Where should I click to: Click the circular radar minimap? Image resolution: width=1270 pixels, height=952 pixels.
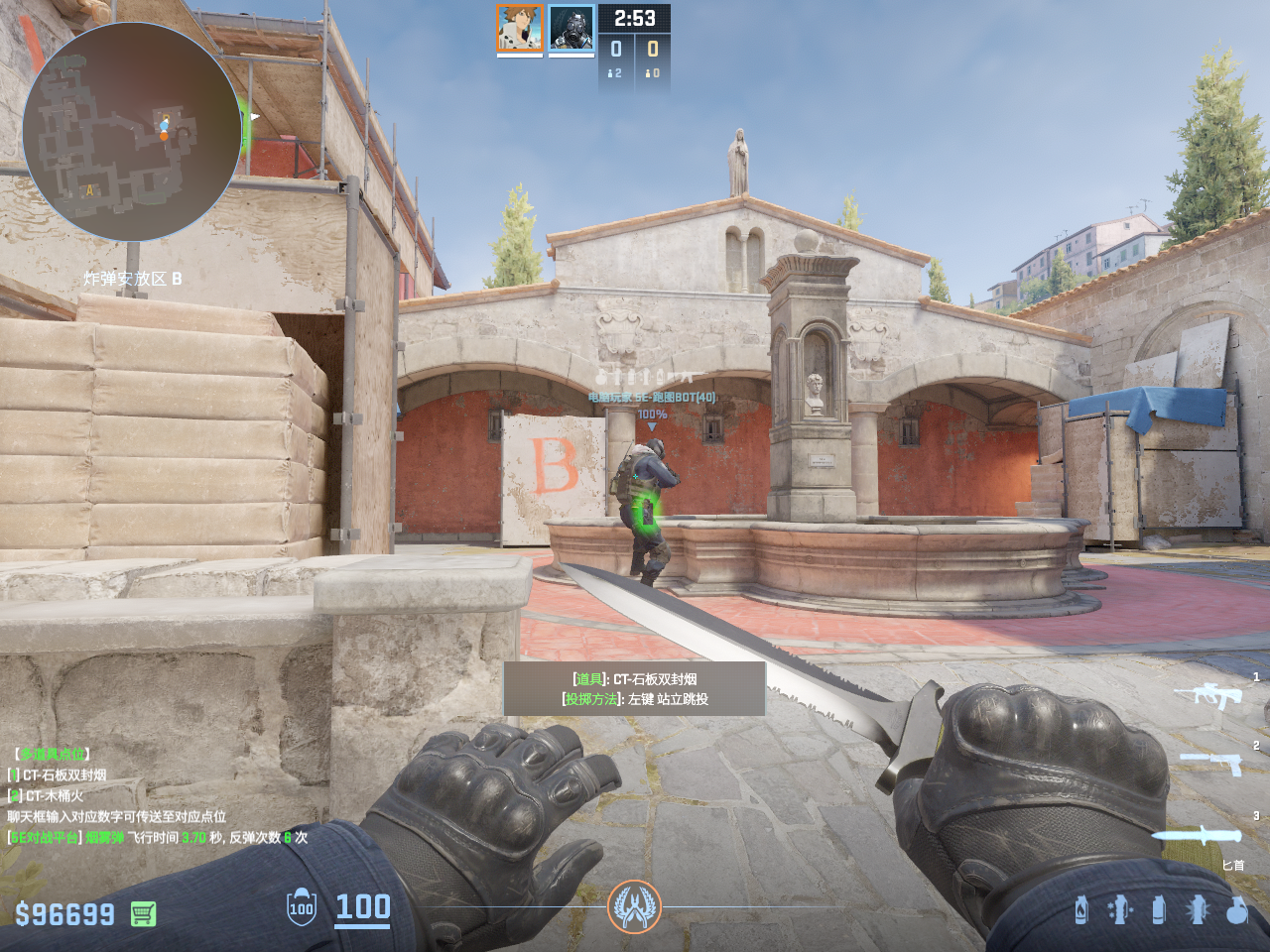tap(131, 131)
